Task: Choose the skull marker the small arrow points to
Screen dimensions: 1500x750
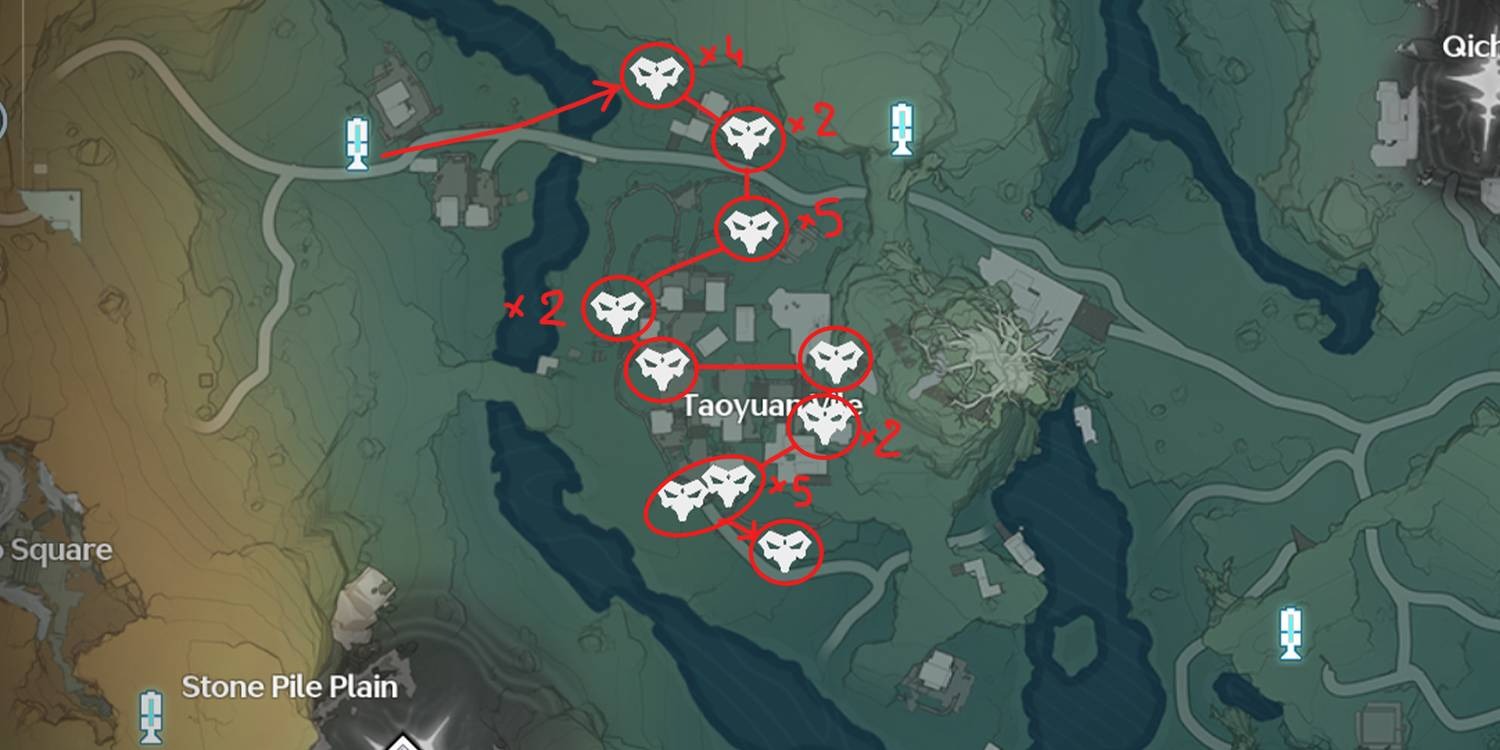Action: pos(786,551)
